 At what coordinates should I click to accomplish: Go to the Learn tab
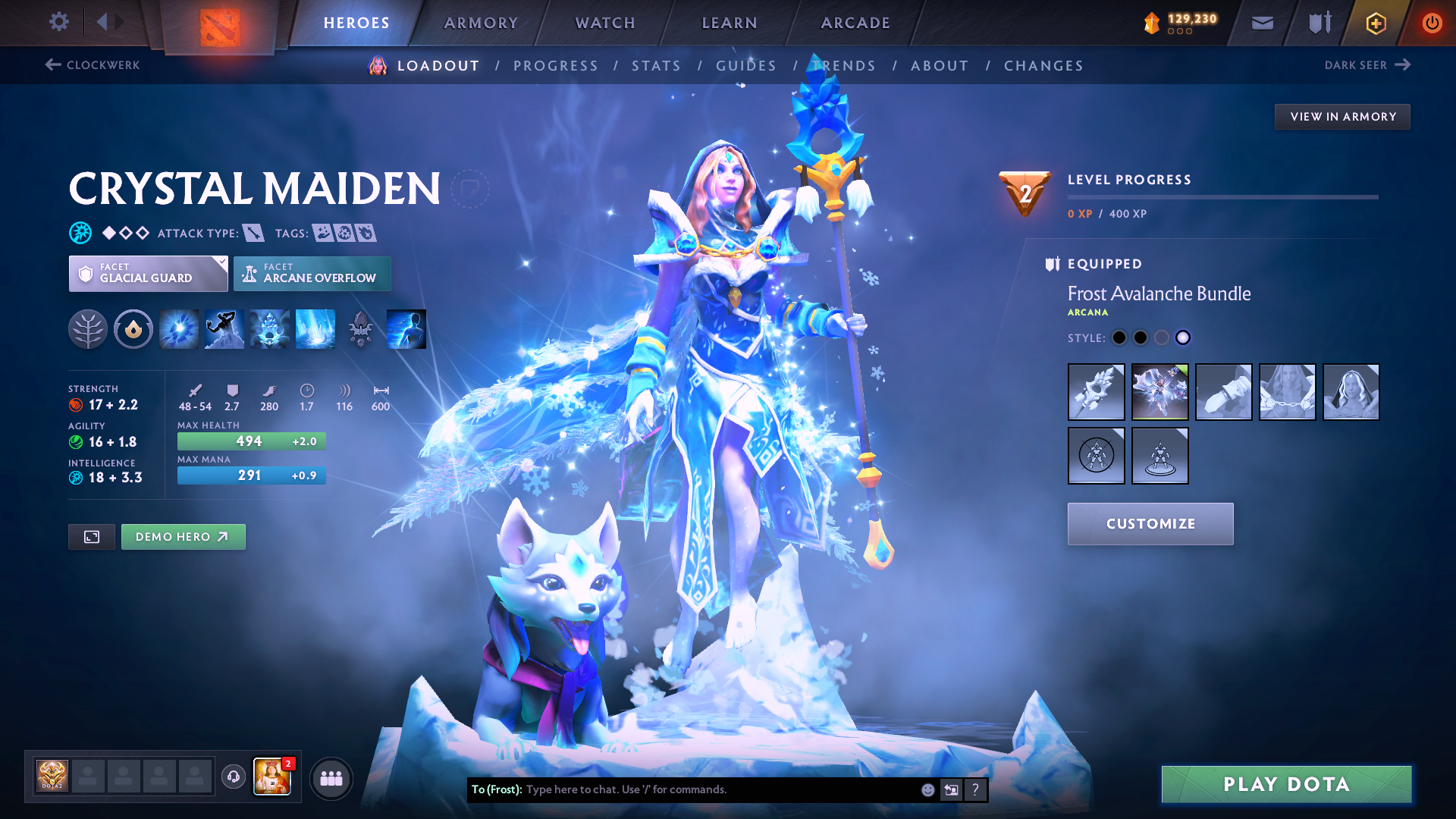click(x=730, y=23)
